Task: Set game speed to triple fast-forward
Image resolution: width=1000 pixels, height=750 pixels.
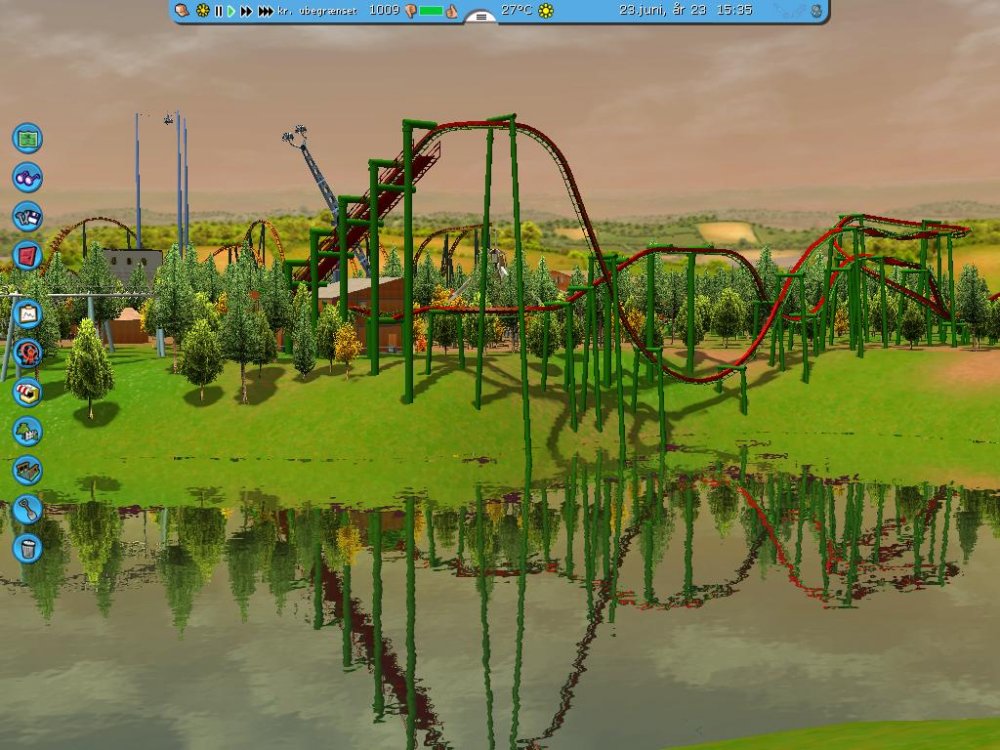Action: (x=265, y=11)
